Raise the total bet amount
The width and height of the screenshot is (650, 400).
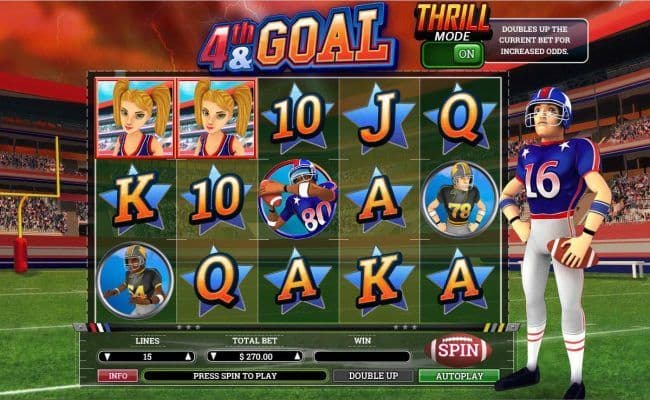pyautogui.click(x=296, y=356)
